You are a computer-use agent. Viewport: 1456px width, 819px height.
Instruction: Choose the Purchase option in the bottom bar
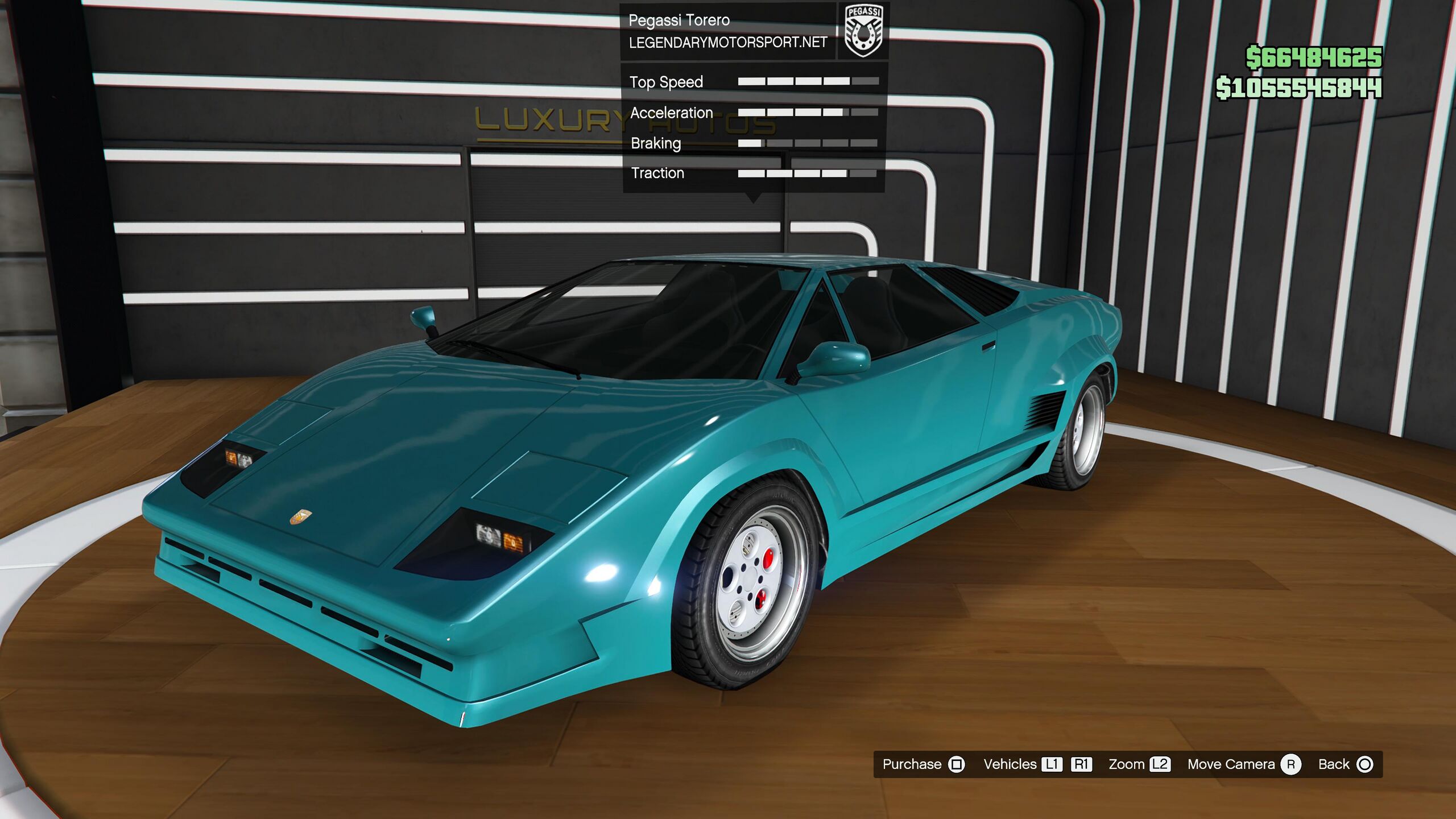(x=923, y=764)
